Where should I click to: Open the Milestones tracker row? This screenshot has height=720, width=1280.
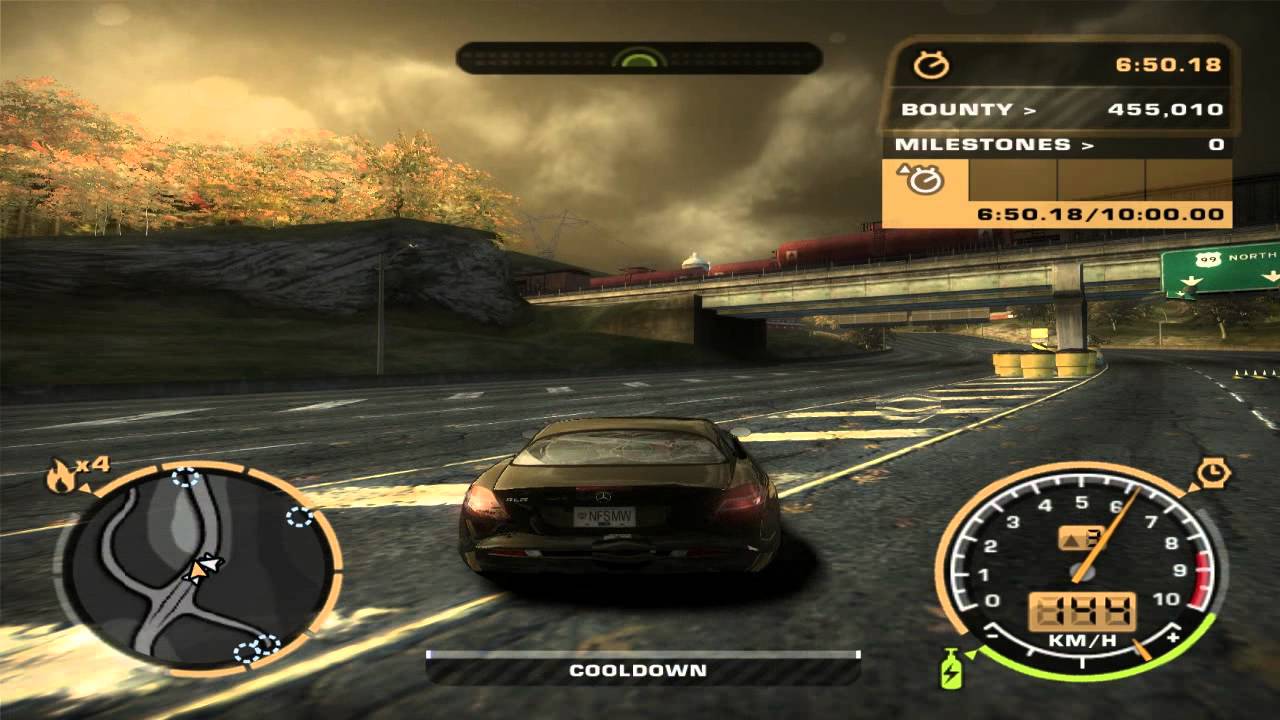click(1058, 144)
